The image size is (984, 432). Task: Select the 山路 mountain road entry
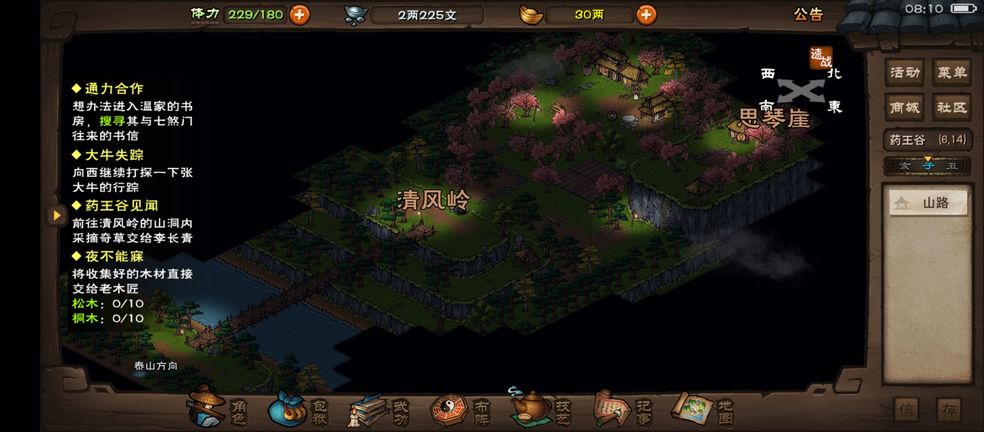(930, 203)
